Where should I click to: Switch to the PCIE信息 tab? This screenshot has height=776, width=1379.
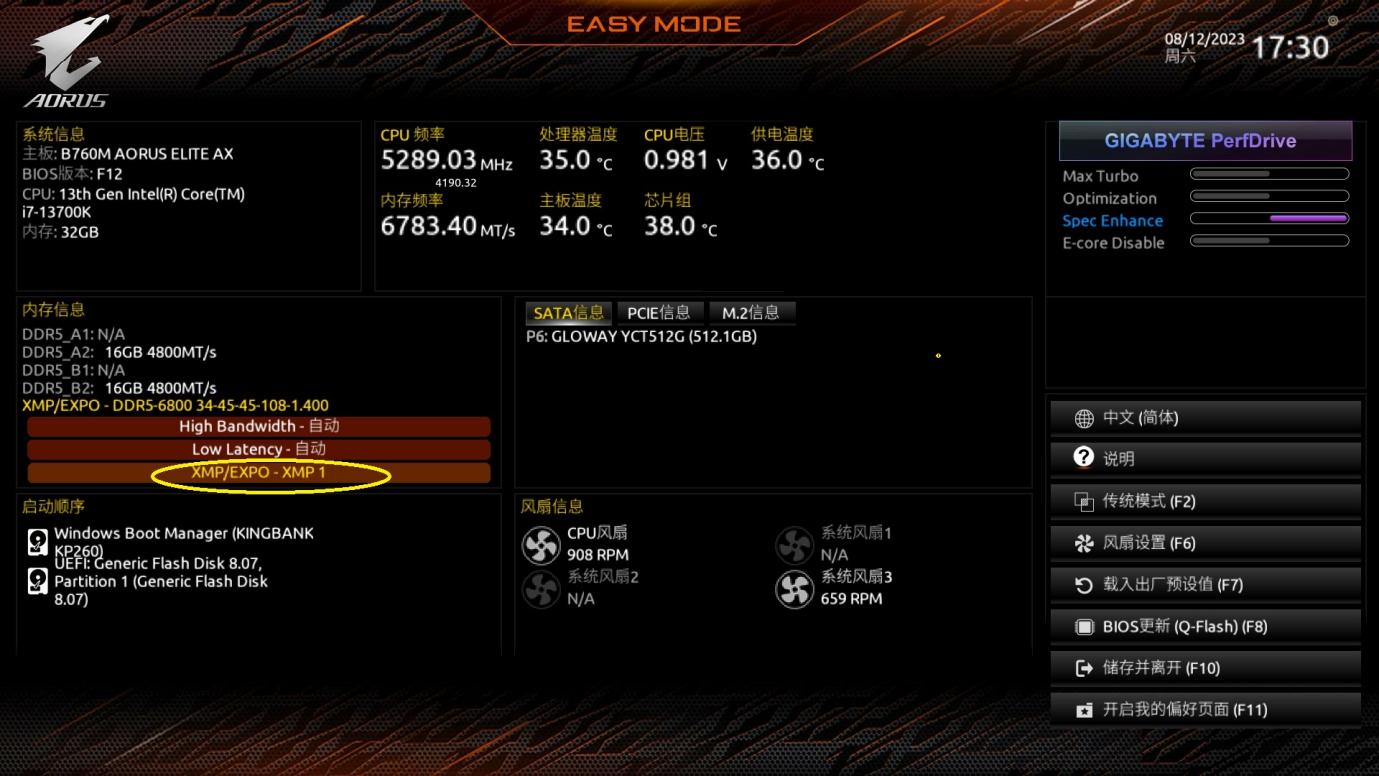pos(658,313)
